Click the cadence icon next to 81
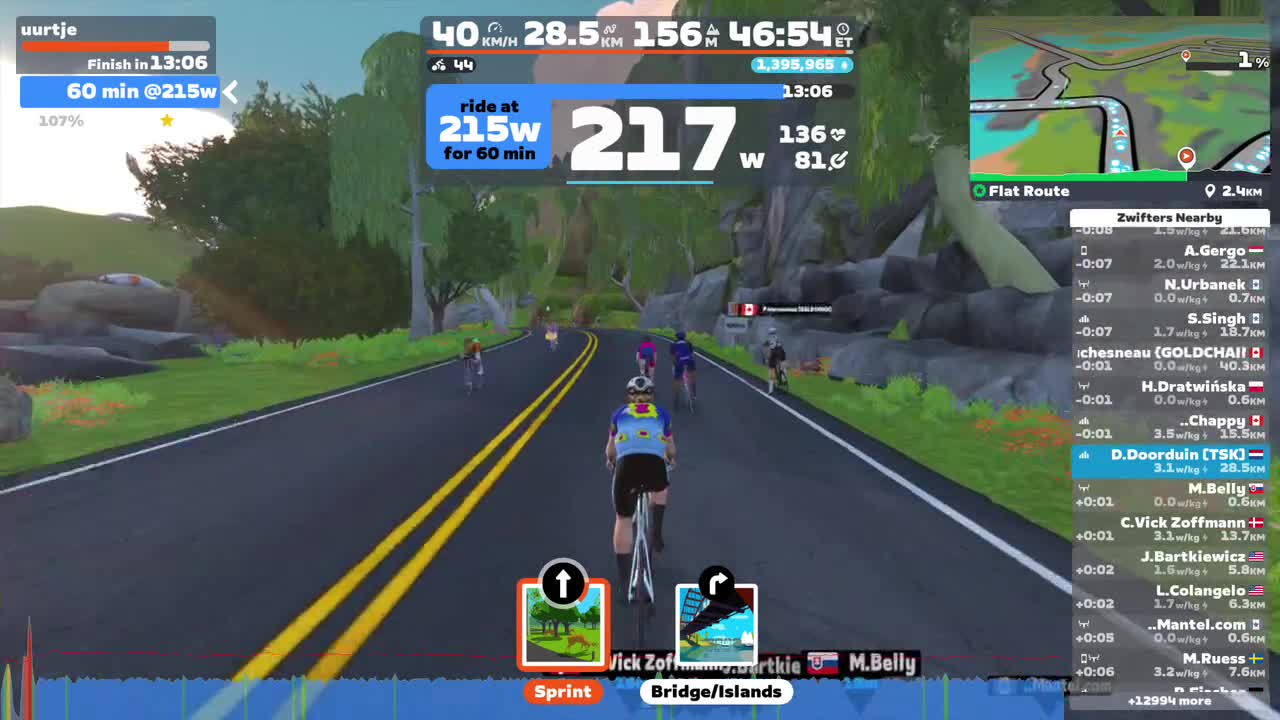The height and width of the screenshot is (720, 1280). 838,158
